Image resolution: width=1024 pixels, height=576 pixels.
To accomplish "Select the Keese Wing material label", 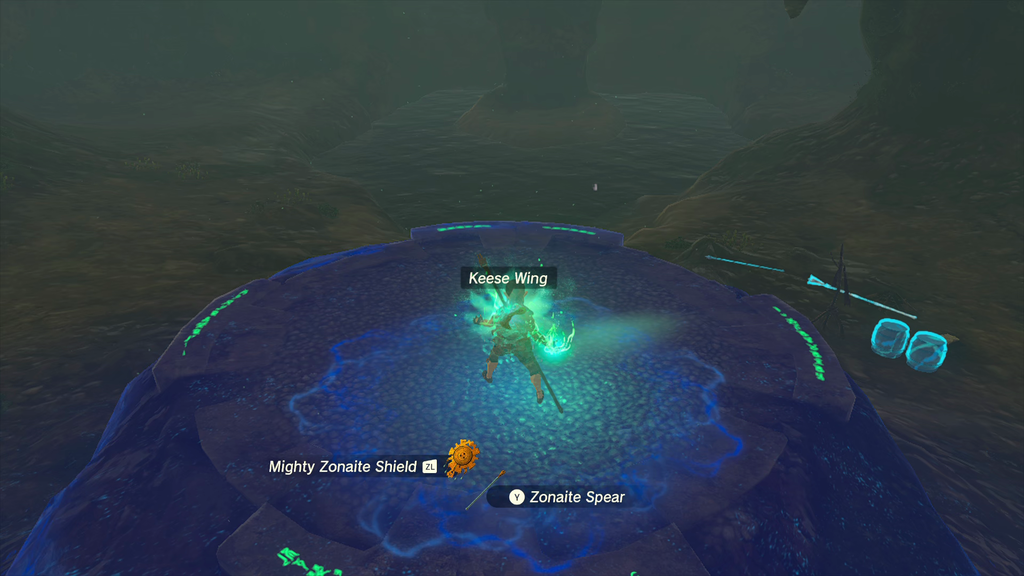I will coord(508,278).
